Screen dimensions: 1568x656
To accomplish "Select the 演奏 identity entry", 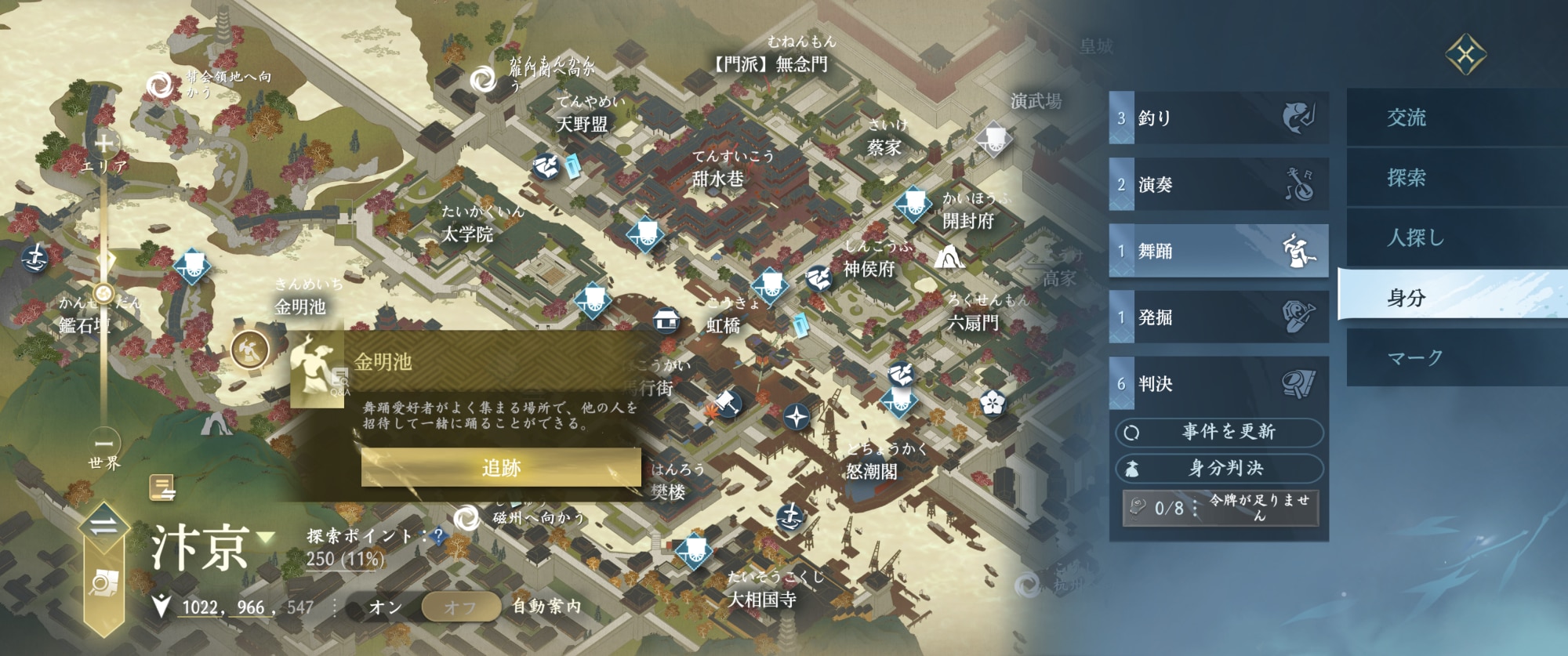I will [x=1218, y=185].
